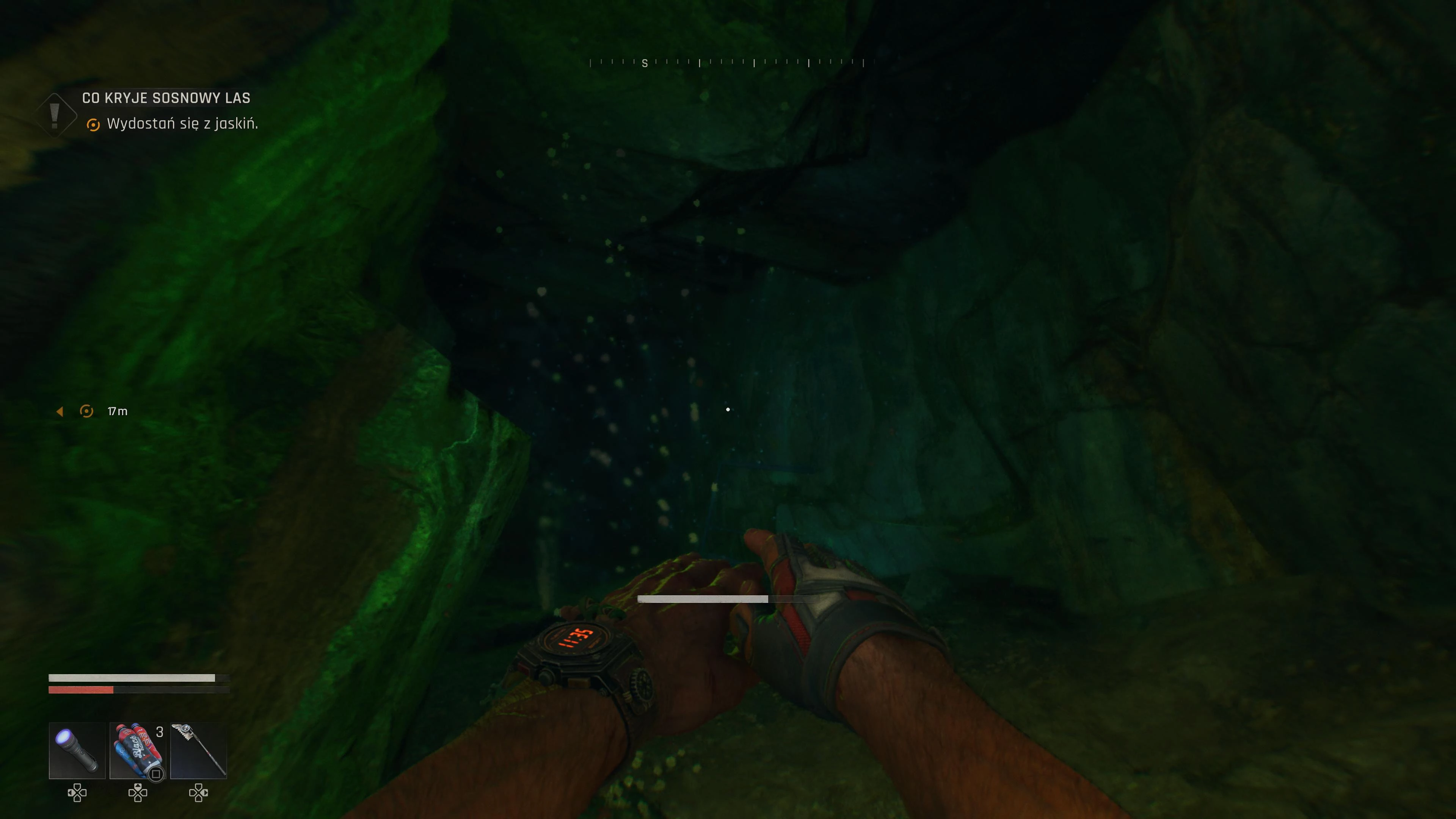This screenshot has height=819, width=1456.
Task: Choose the saw-blade polearm weapon slot
Action: [198, 750]
